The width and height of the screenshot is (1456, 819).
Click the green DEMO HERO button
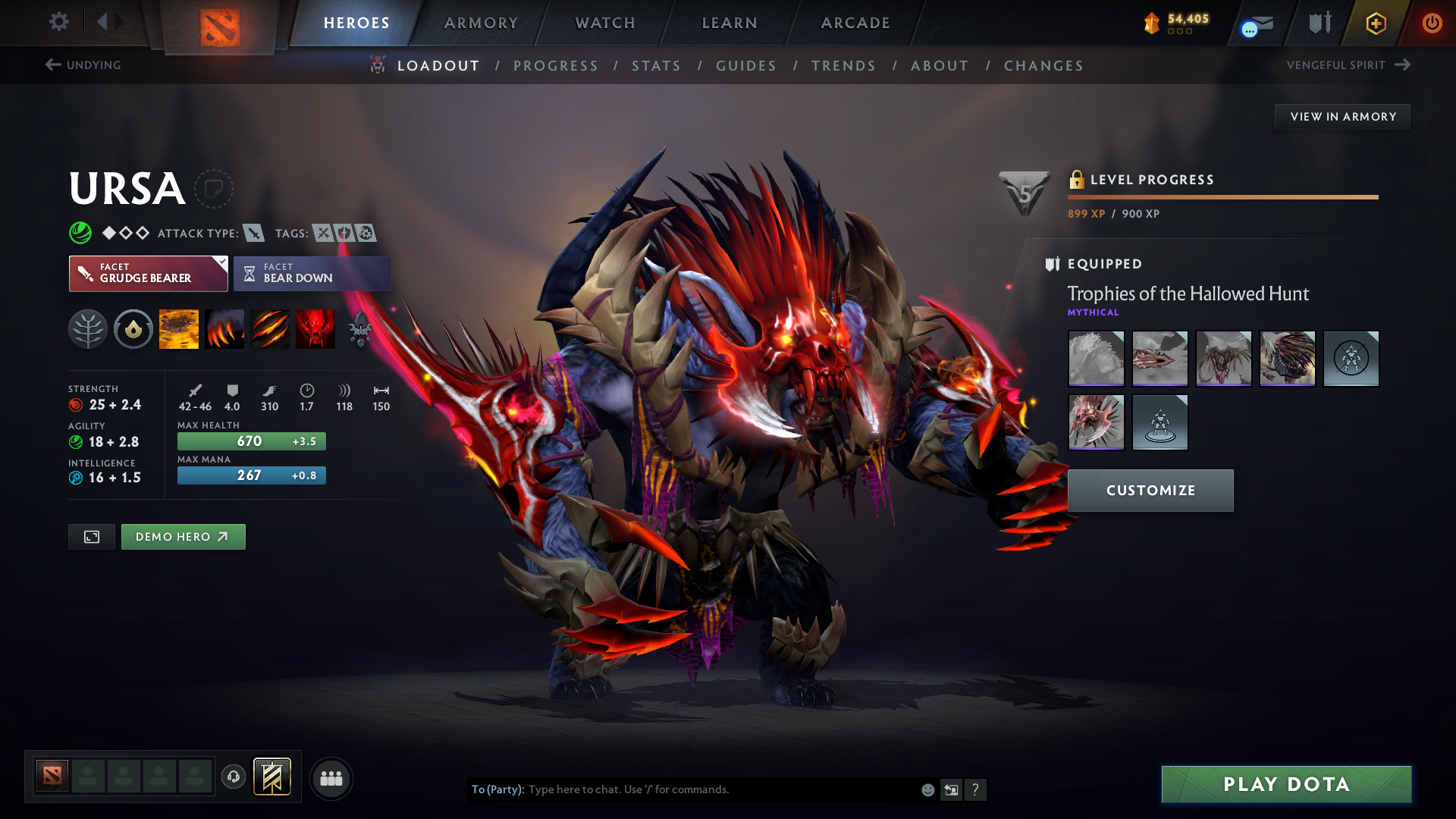pyautogui.click(x=183, y=536)
